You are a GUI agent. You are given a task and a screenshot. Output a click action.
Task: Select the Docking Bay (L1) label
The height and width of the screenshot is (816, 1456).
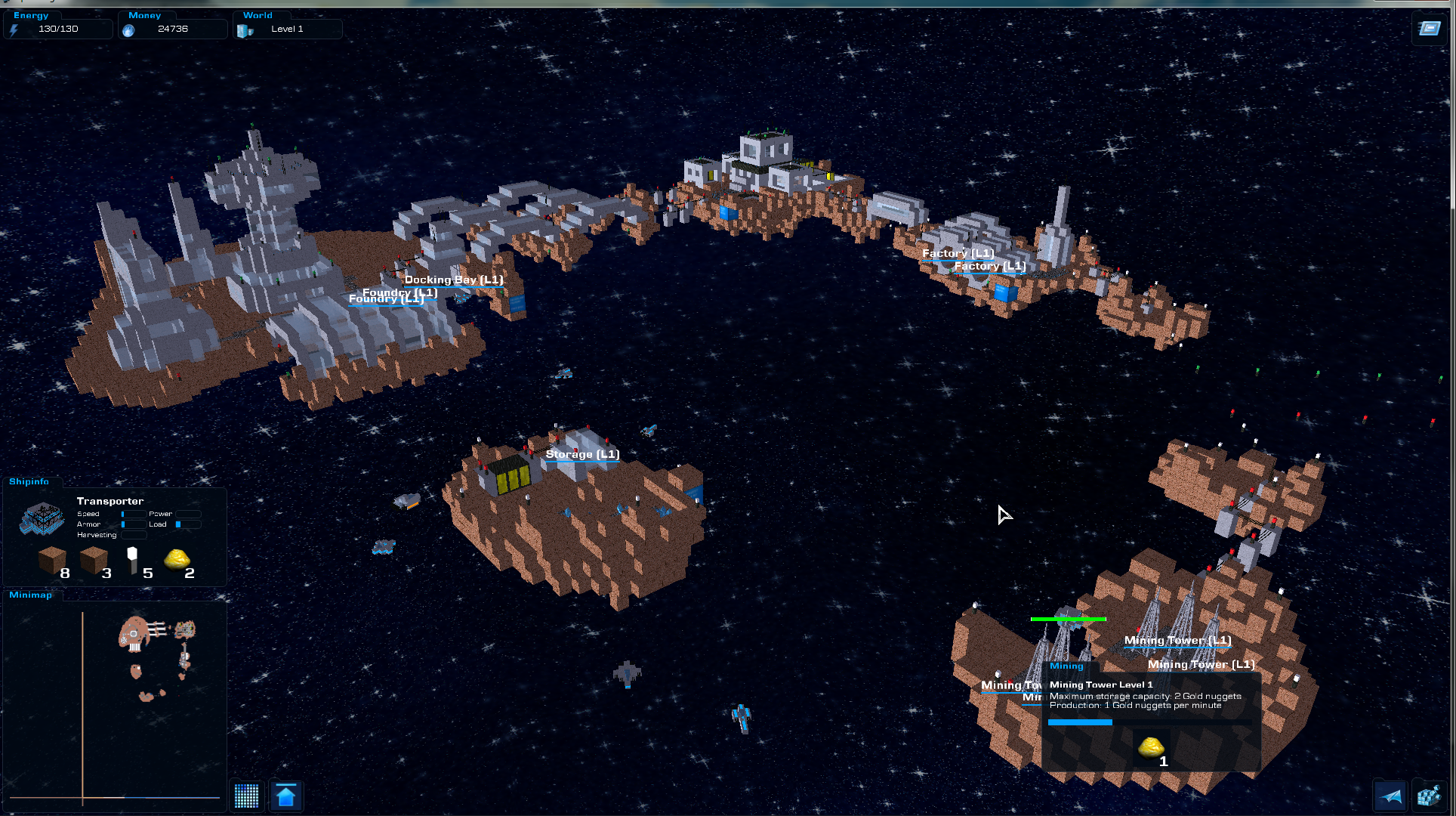click(x=454, y=280)
